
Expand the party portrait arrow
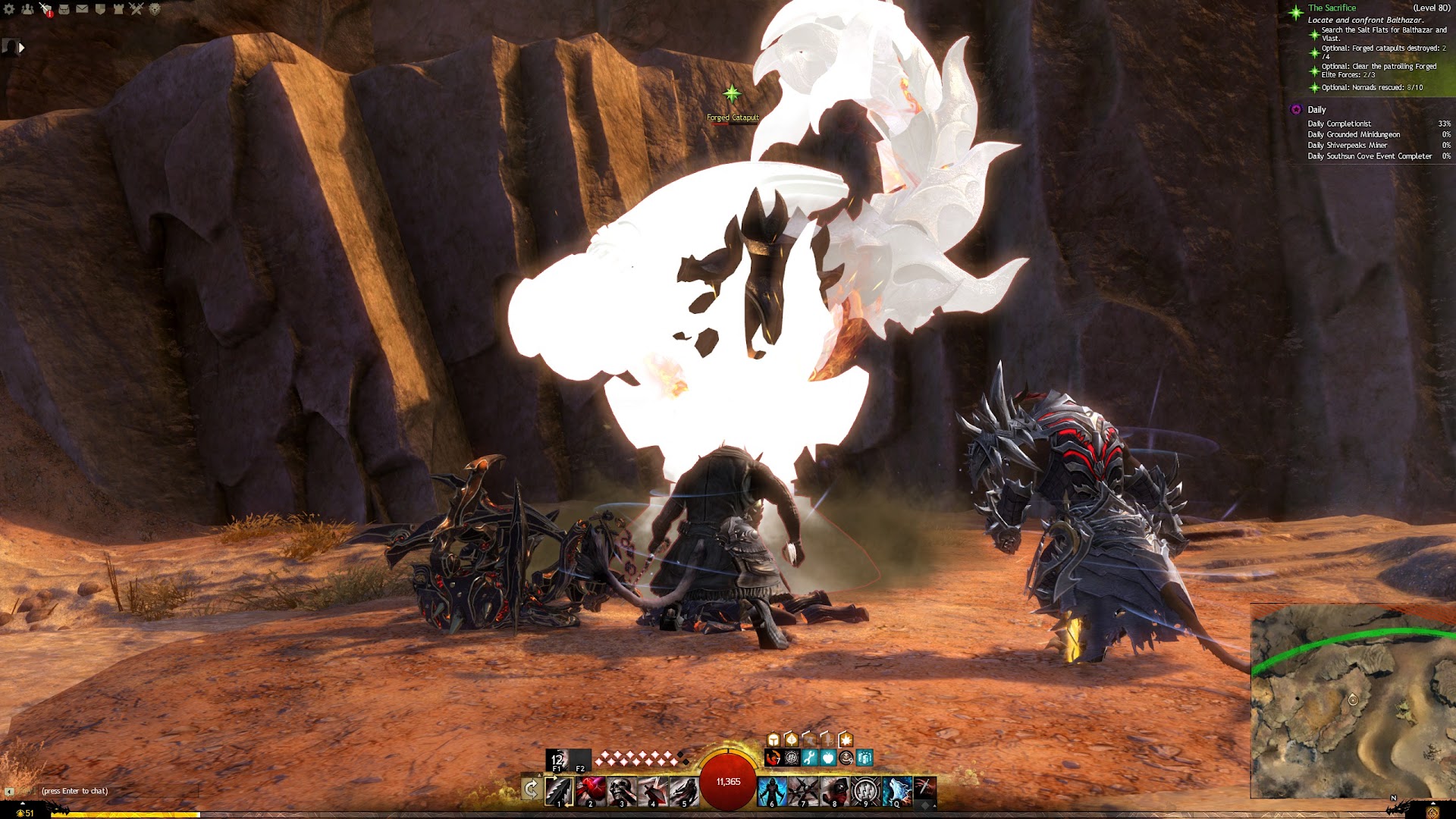tap(21, 48)
